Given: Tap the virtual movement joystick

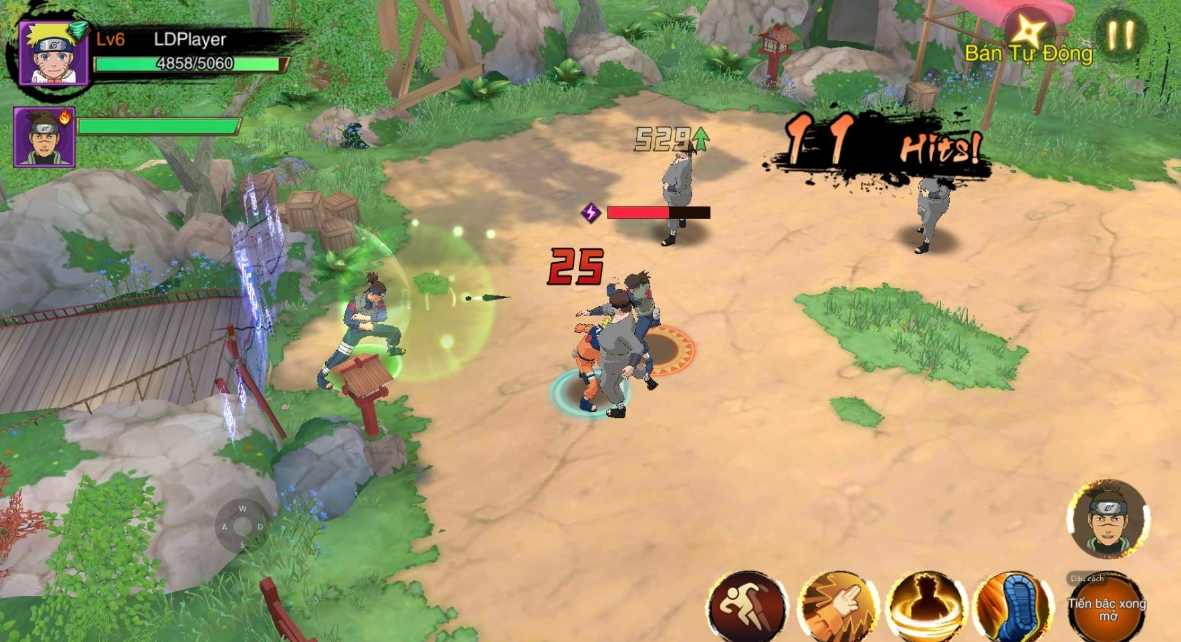Looking at the screenshot, I should pos(241,525).
